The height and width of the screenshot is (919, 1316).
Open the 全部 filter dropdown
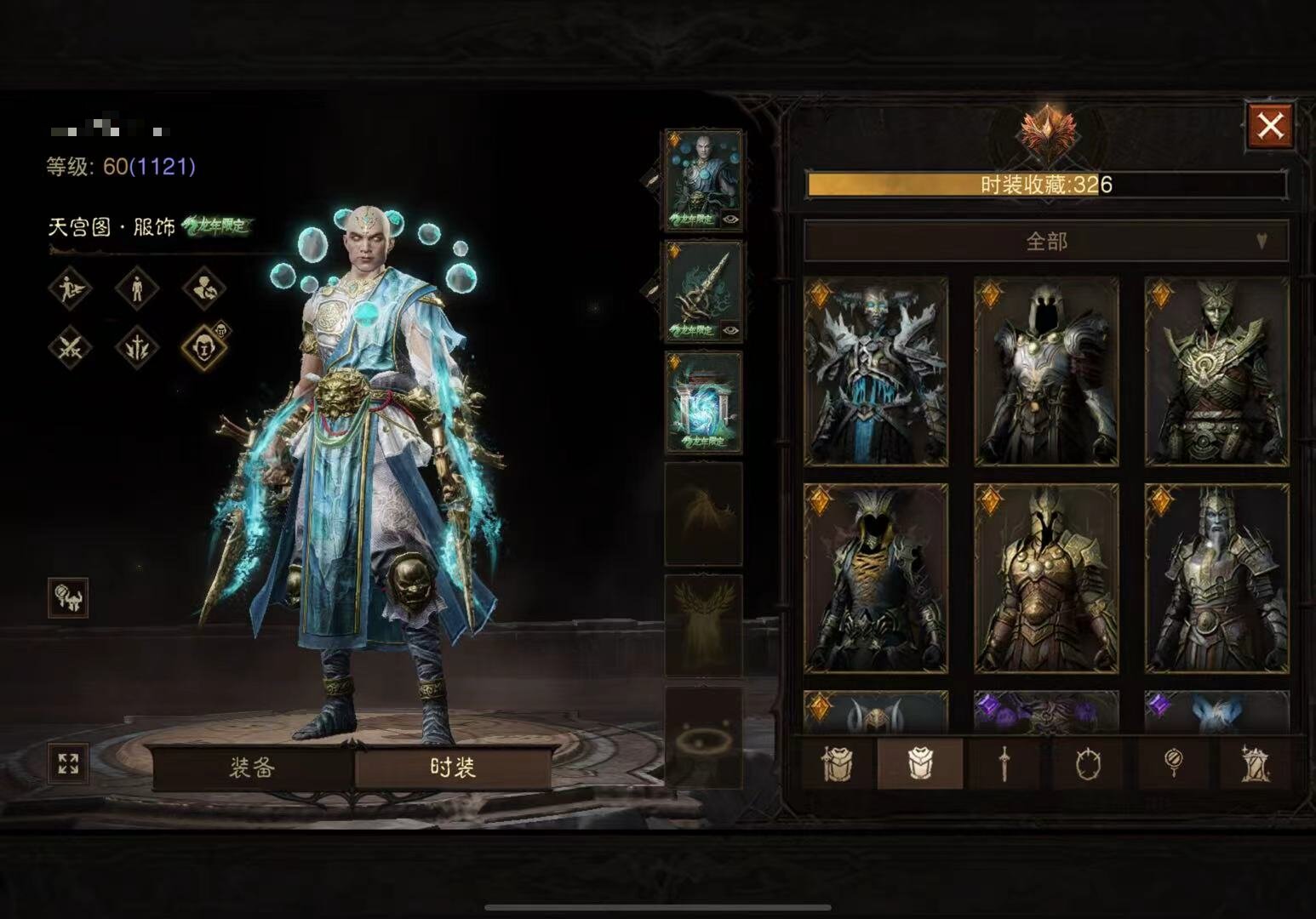[1046, 242]
